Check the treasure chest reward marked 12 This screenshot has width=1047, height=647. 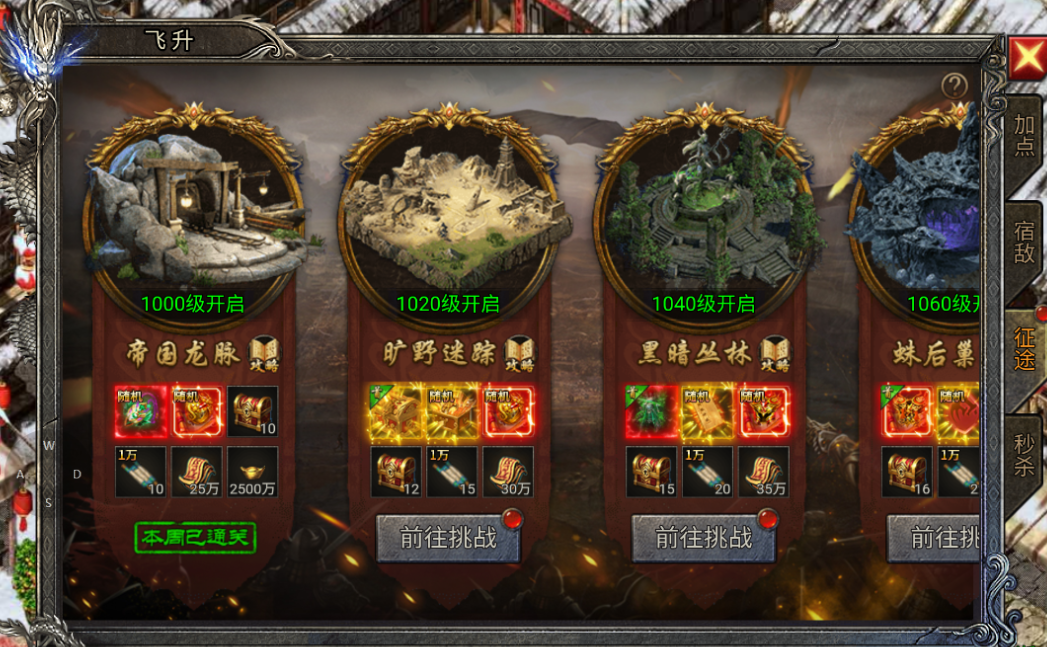[x=395, y=472]
